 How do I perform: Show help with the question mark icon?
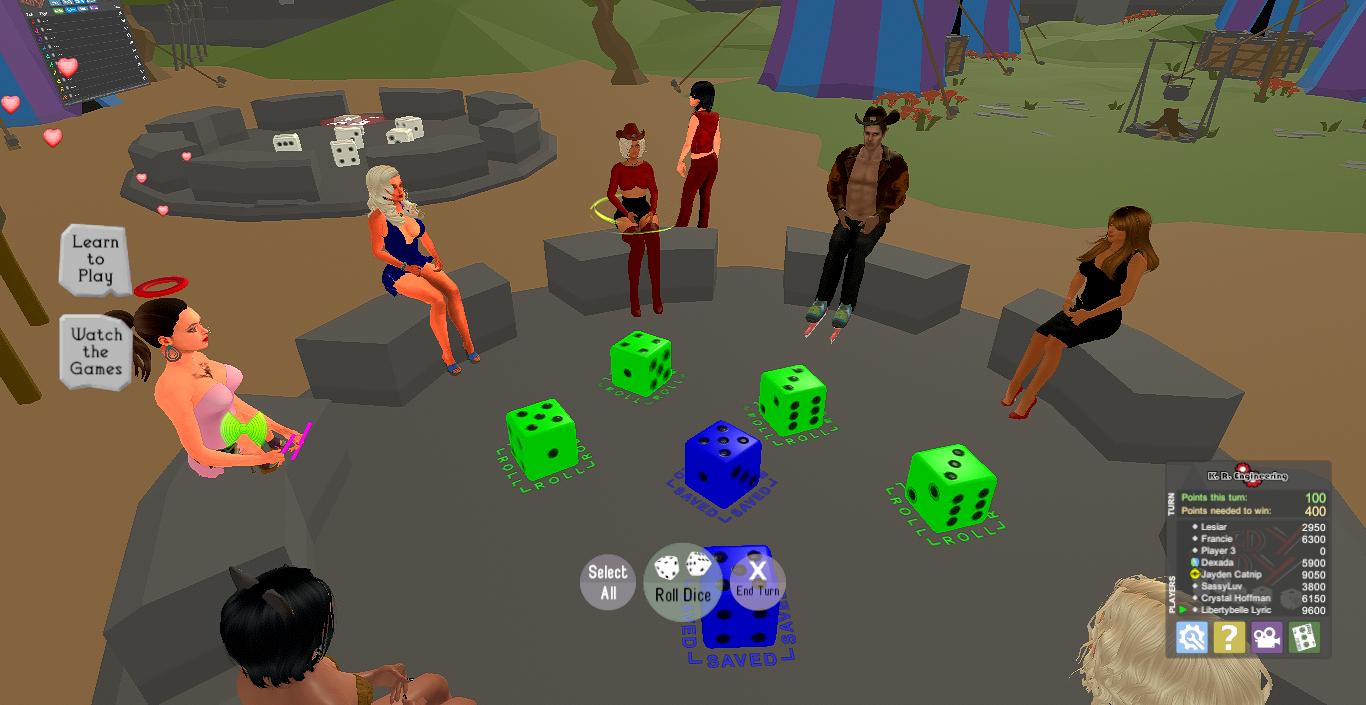click(1229, 637)
